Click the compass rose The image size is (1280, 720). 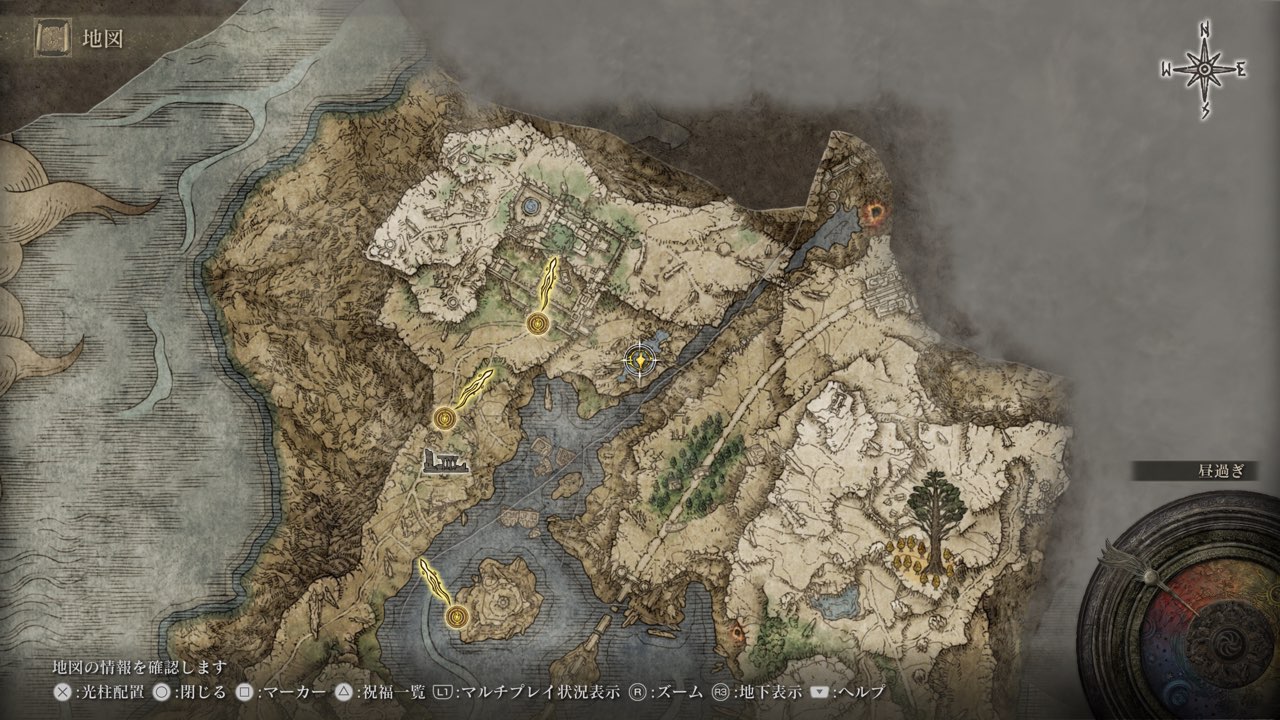[x=1204, y=69]
